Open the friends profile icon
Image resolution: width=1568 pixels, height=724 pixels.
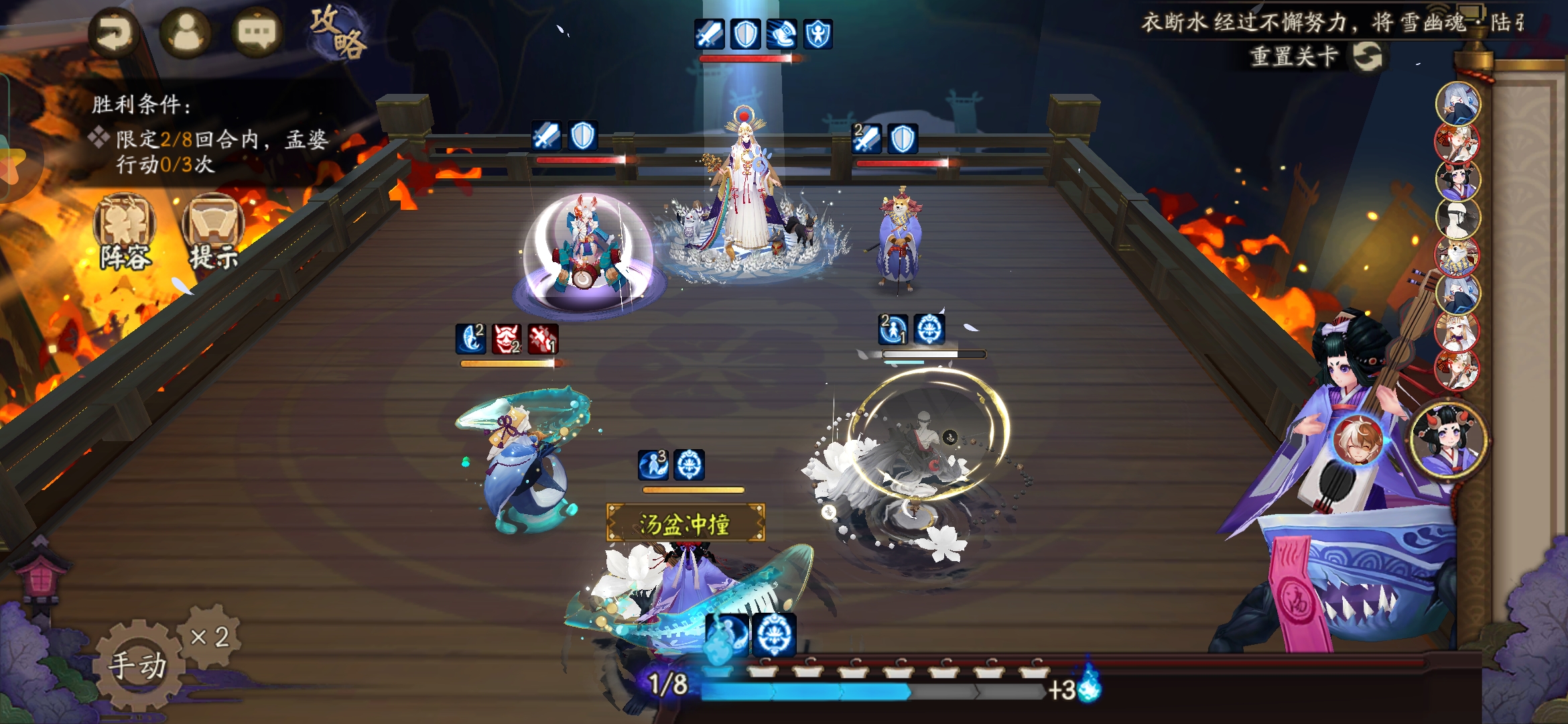click(186, 33)
